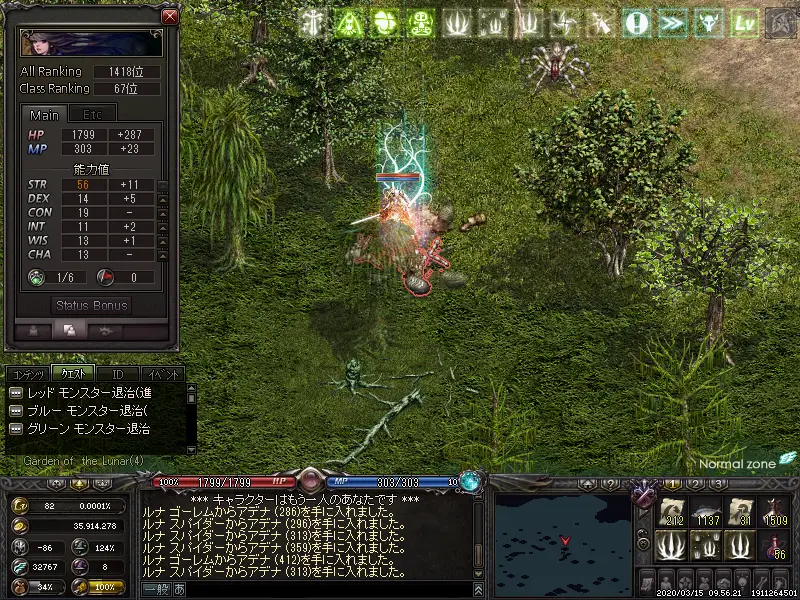Use the fish item slot showing 1137
The width and height of the screenshot is (800, 600).
(708, 513)
